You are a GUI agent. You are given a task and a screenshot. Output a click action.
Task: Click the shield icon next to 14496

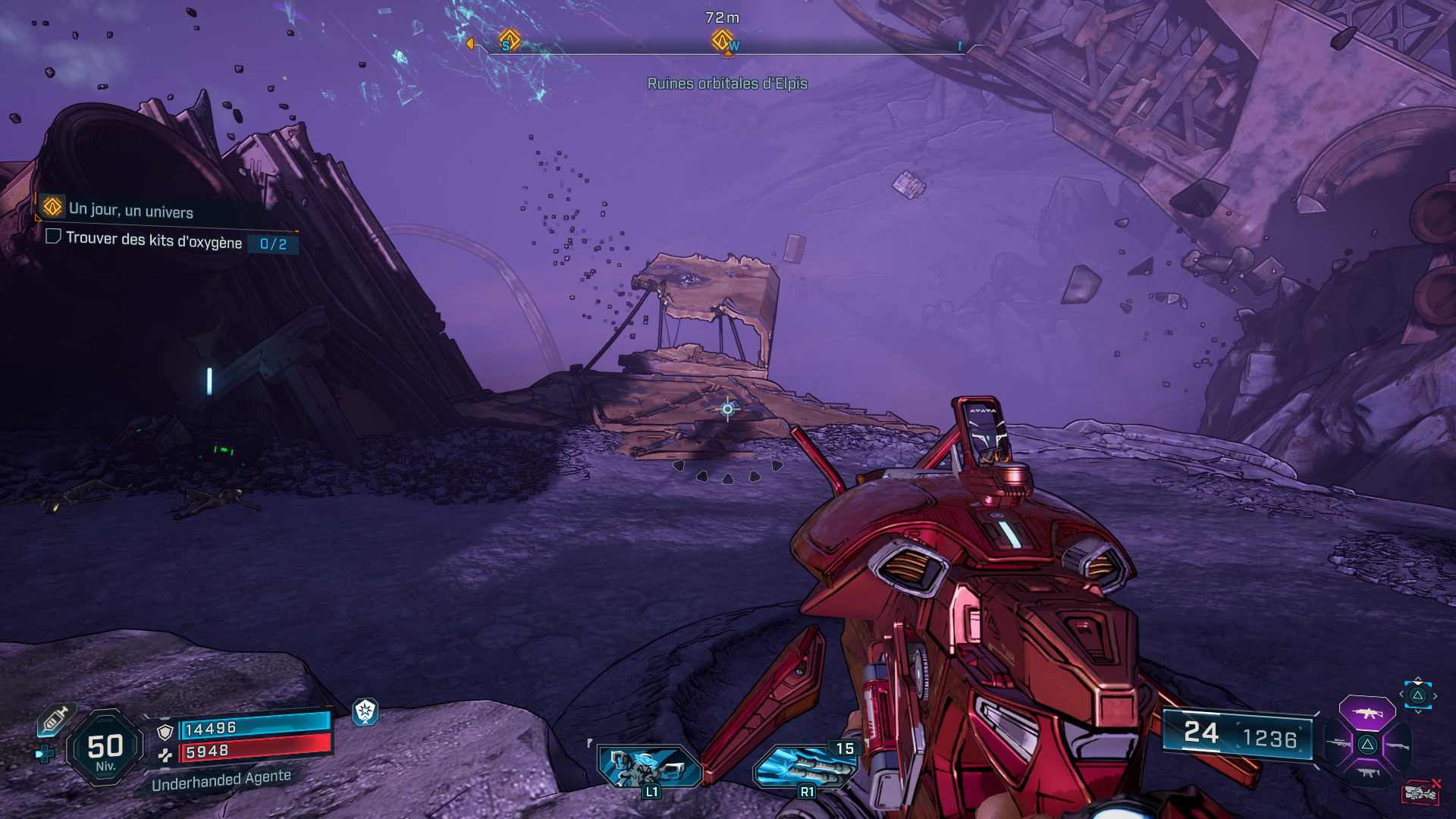tap(165, 731)
